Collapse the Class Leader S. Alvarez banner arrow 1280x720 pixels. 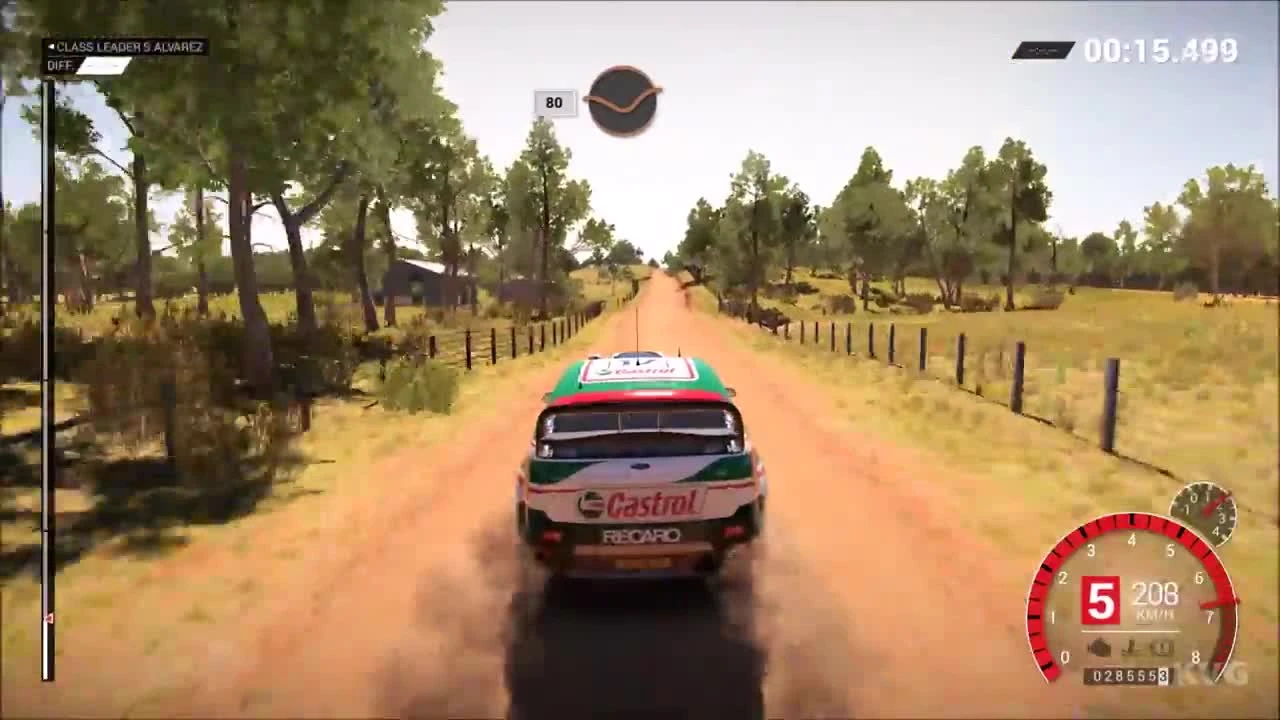[51, 46]
